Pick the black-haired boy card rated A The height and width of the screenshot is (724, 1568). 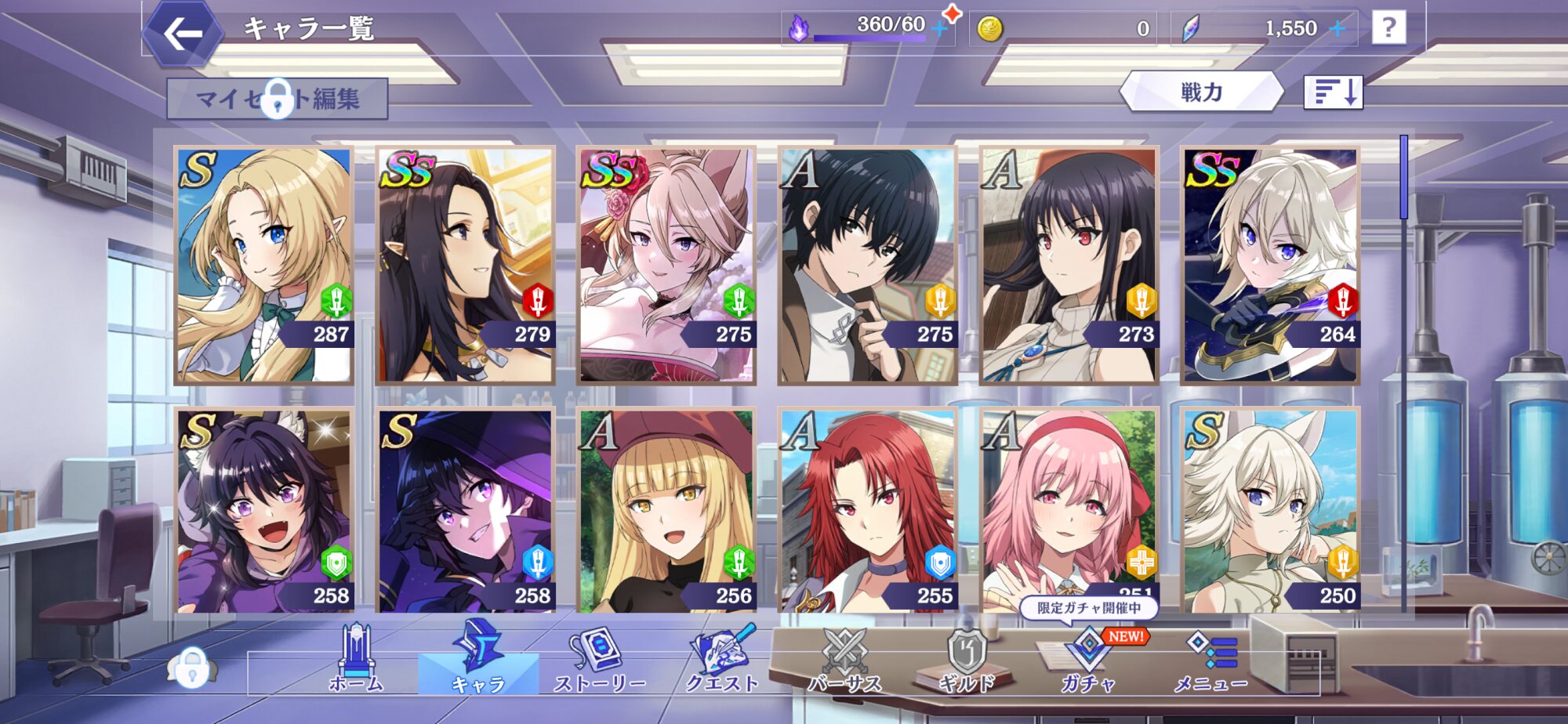pos(867,265)
